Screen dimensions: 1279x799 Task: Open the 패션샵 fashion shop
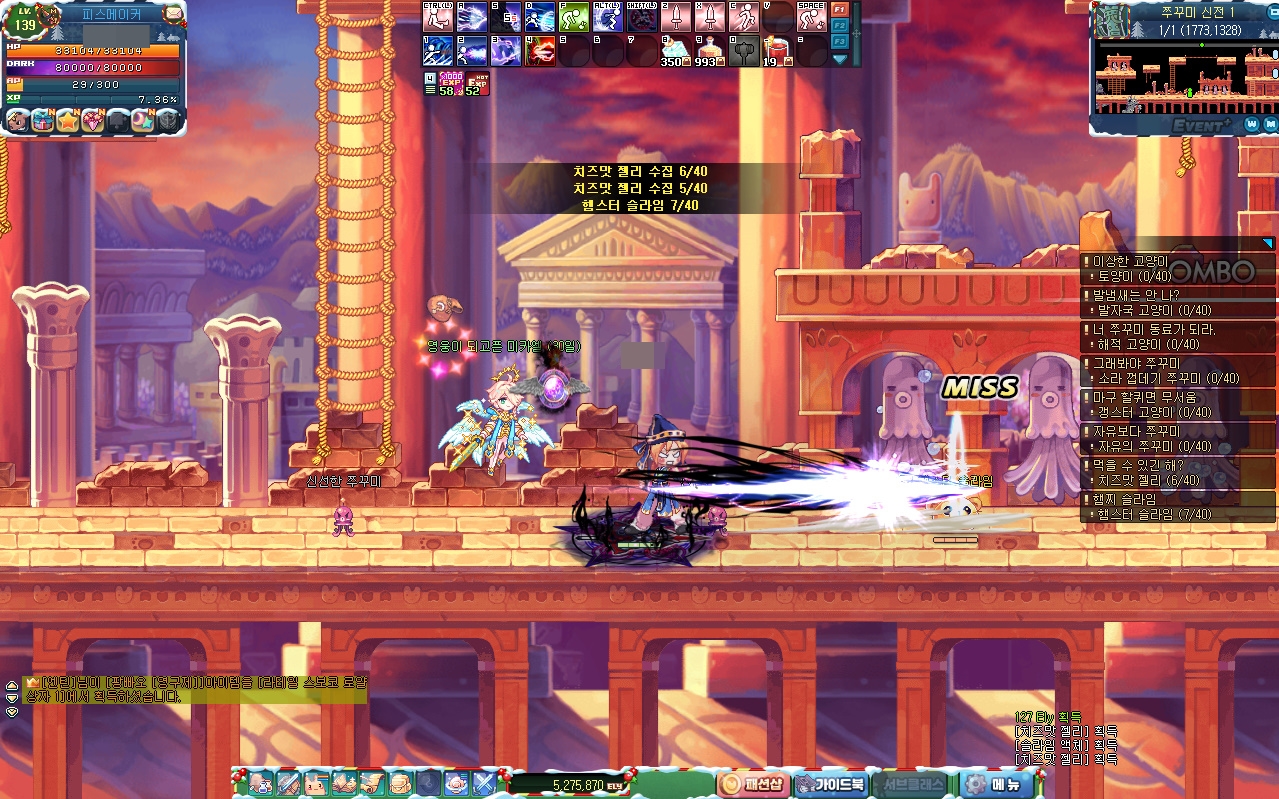[754, 784]
